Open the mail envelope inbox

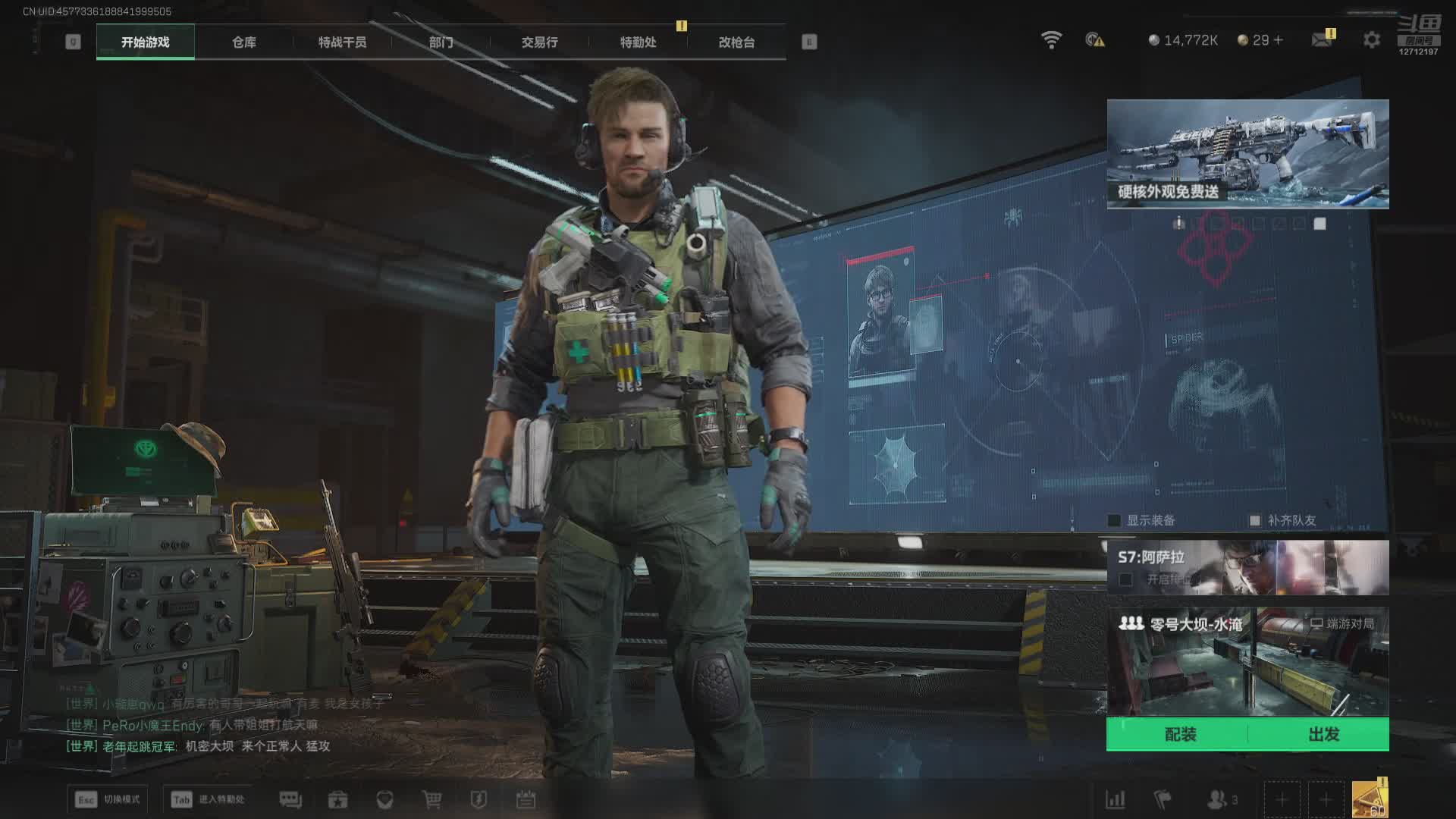pos(1322,39)
